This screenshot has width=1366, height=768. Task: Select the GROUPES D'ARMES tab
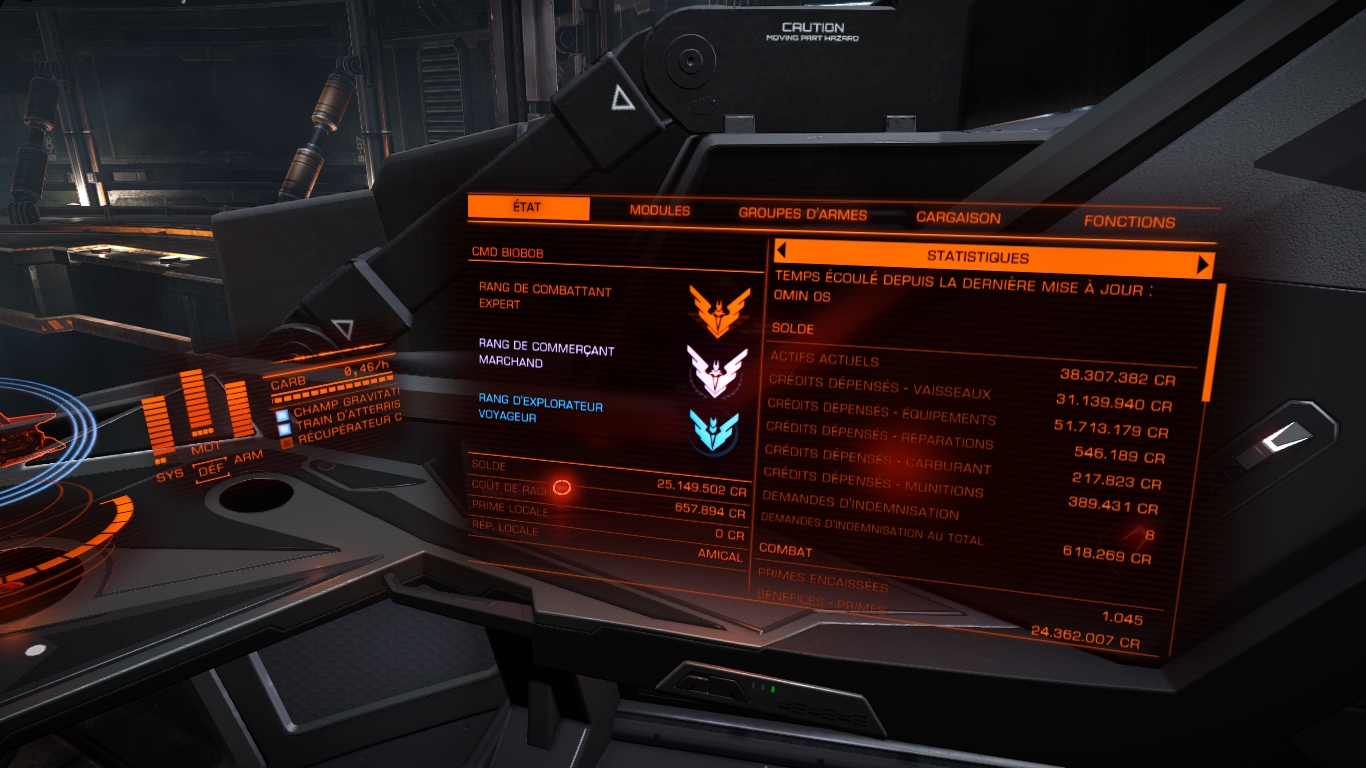(802, 214)
